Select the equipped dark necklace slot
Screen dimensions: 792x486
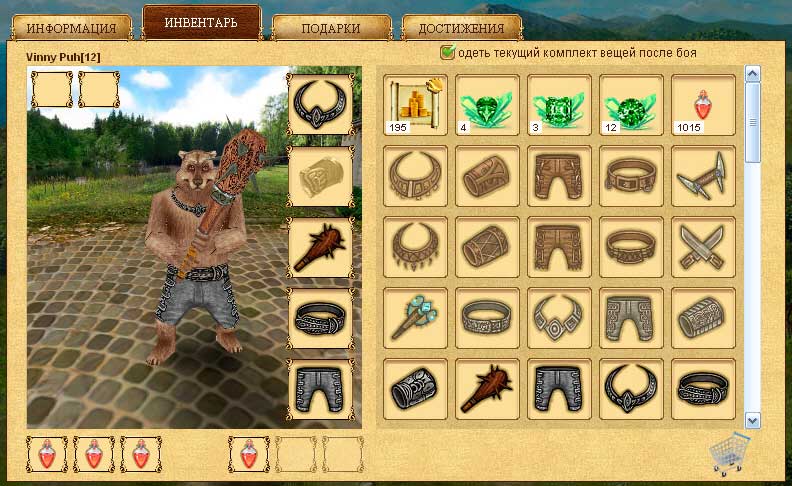(321, 105)
